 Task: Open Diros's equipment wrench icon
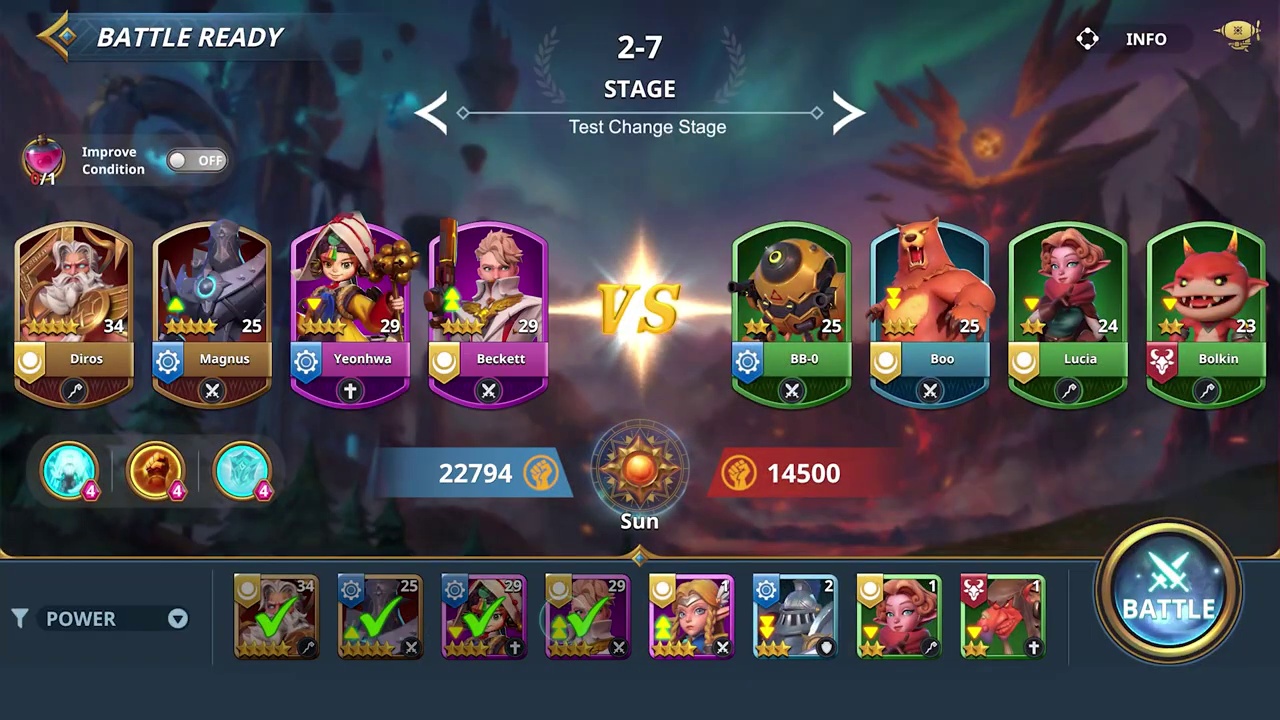(74, 391)
